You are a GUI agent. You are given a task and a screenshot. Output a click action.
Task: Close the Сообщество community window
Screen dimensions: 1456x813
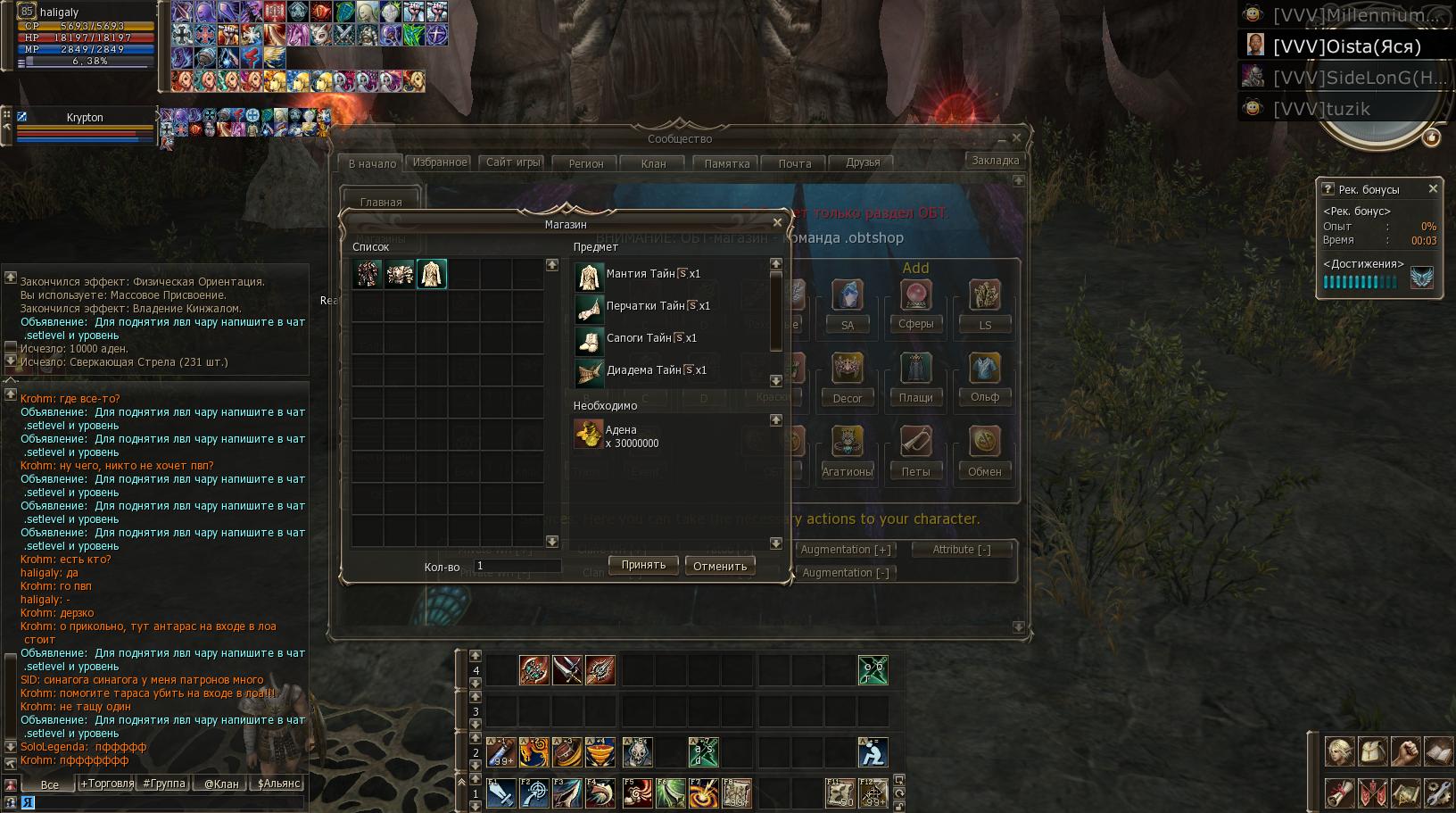point(1016,137)
